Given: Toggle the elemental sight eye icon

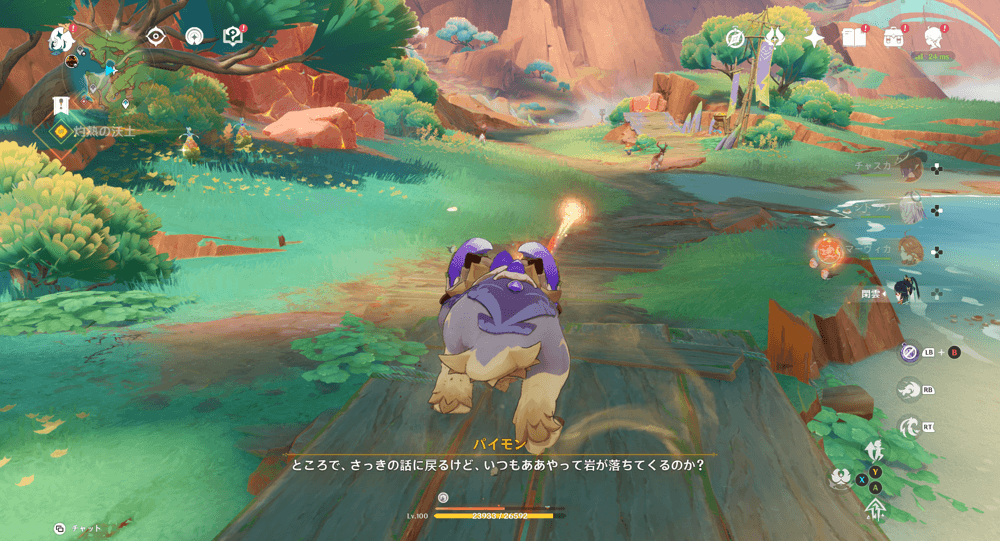Looking at the screenshot, I should pyautogui.click(x=155, y=37).
